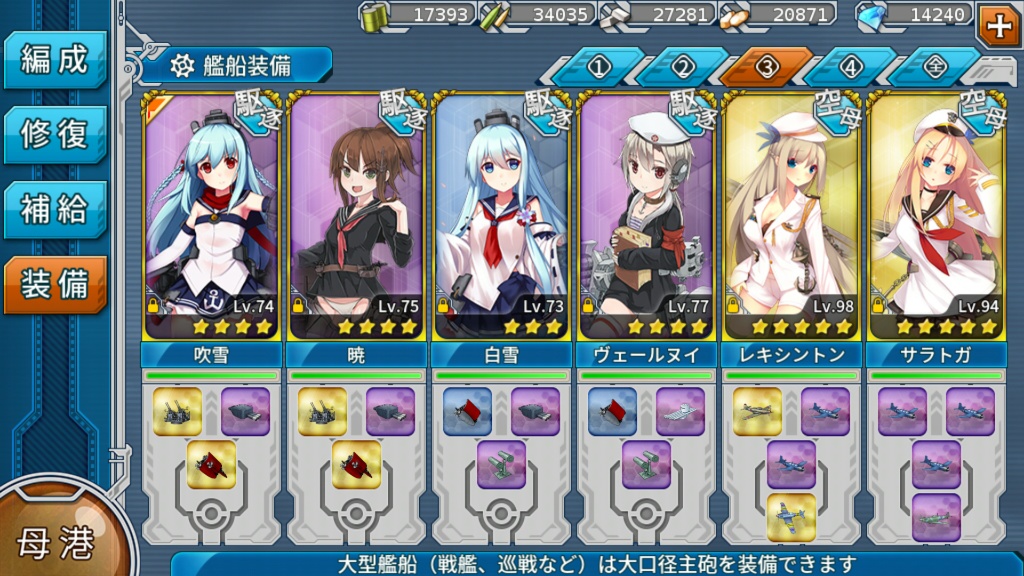Click the orange plus button to add diamonds

(998, 24)
